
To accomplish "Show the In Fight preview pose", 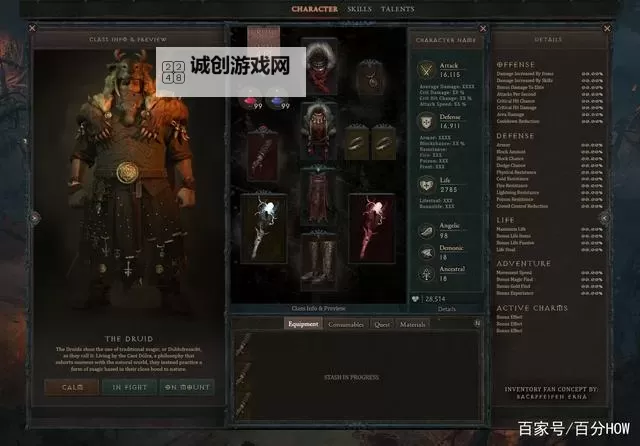I will pyautogui.click(x=129, y=387).
